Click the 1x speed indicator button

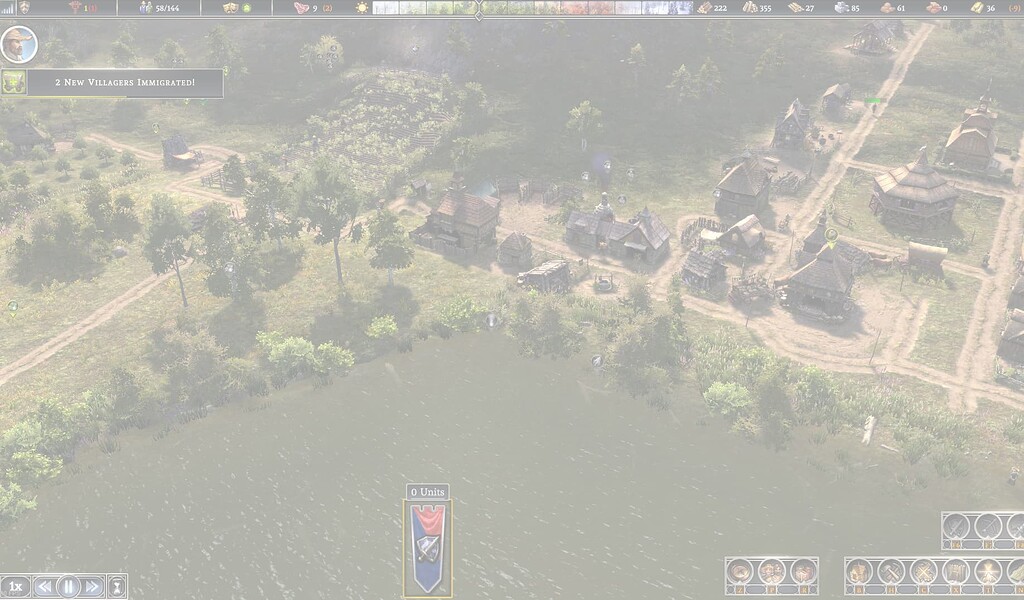point(15,587)
